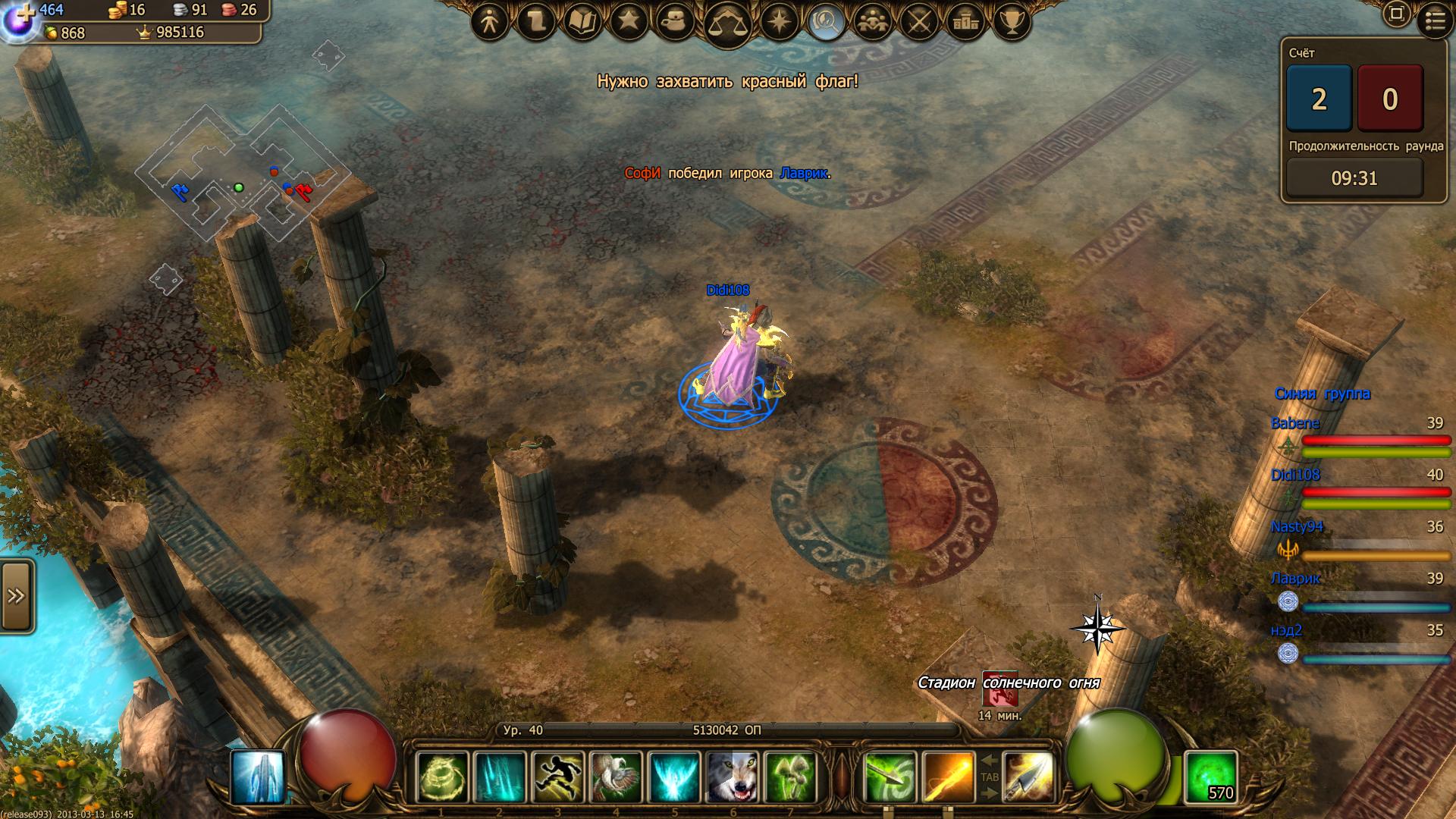Open the compass star map icon
The image size is (1456, 819).
780,22
